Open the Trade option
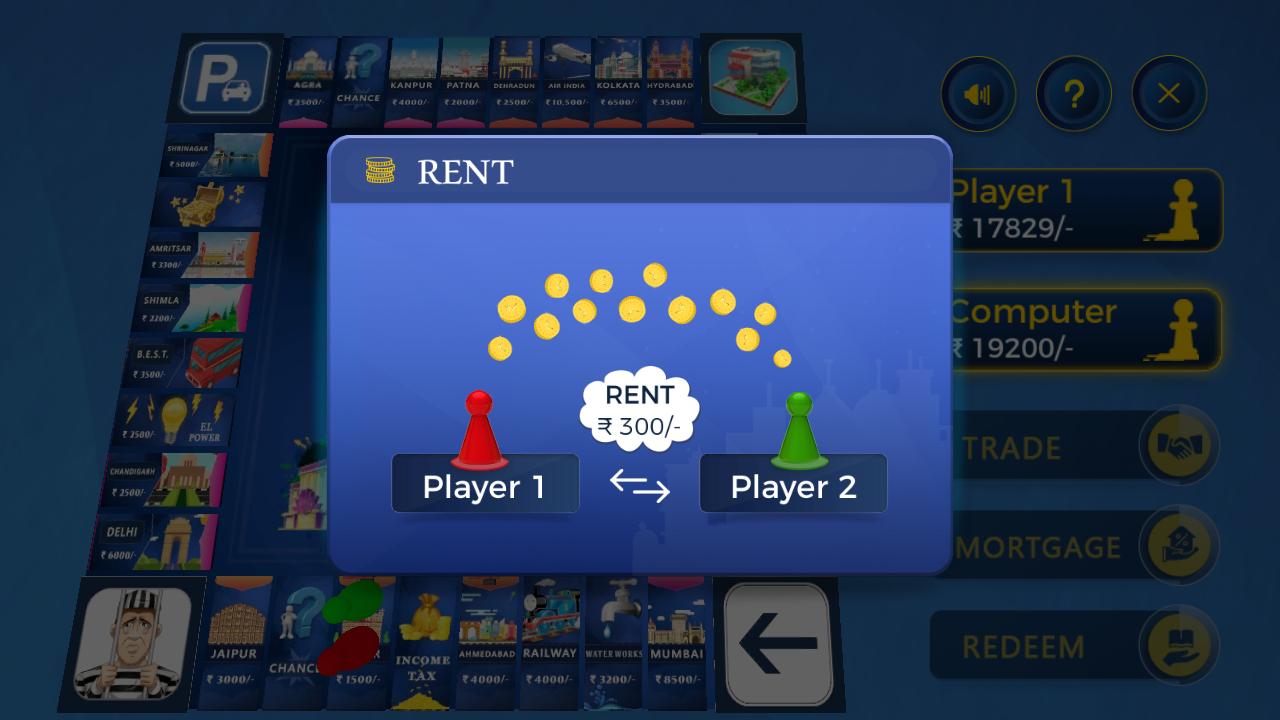 1075,447
